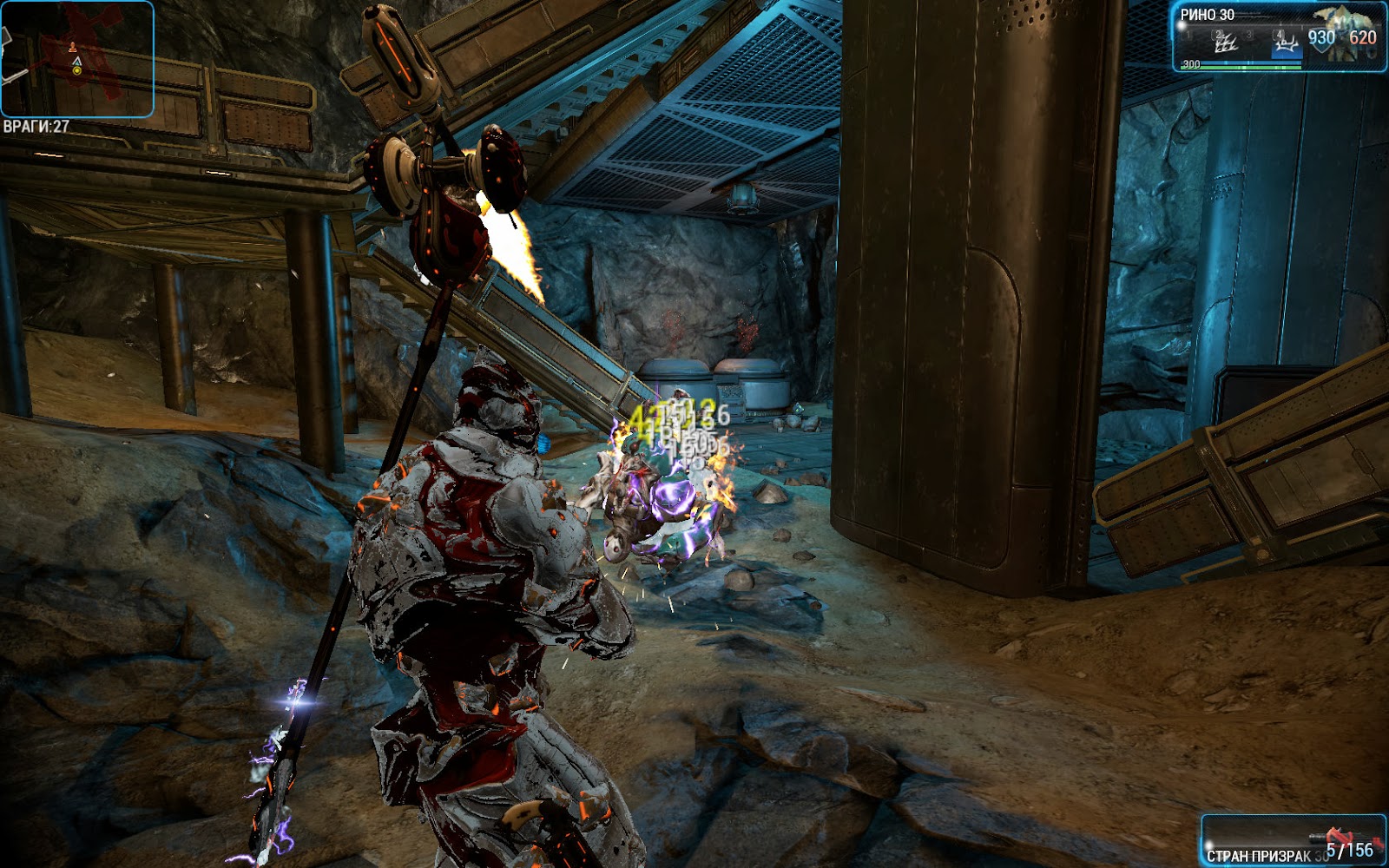Click the green health bar under 300
This screenshot has height=868, width=1389.
1240,67
